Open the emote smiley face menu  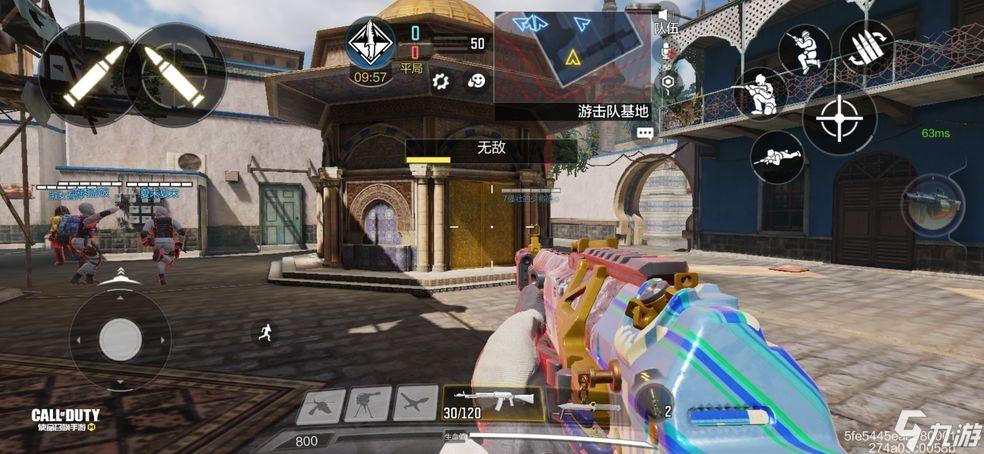[x=476, y=81]
